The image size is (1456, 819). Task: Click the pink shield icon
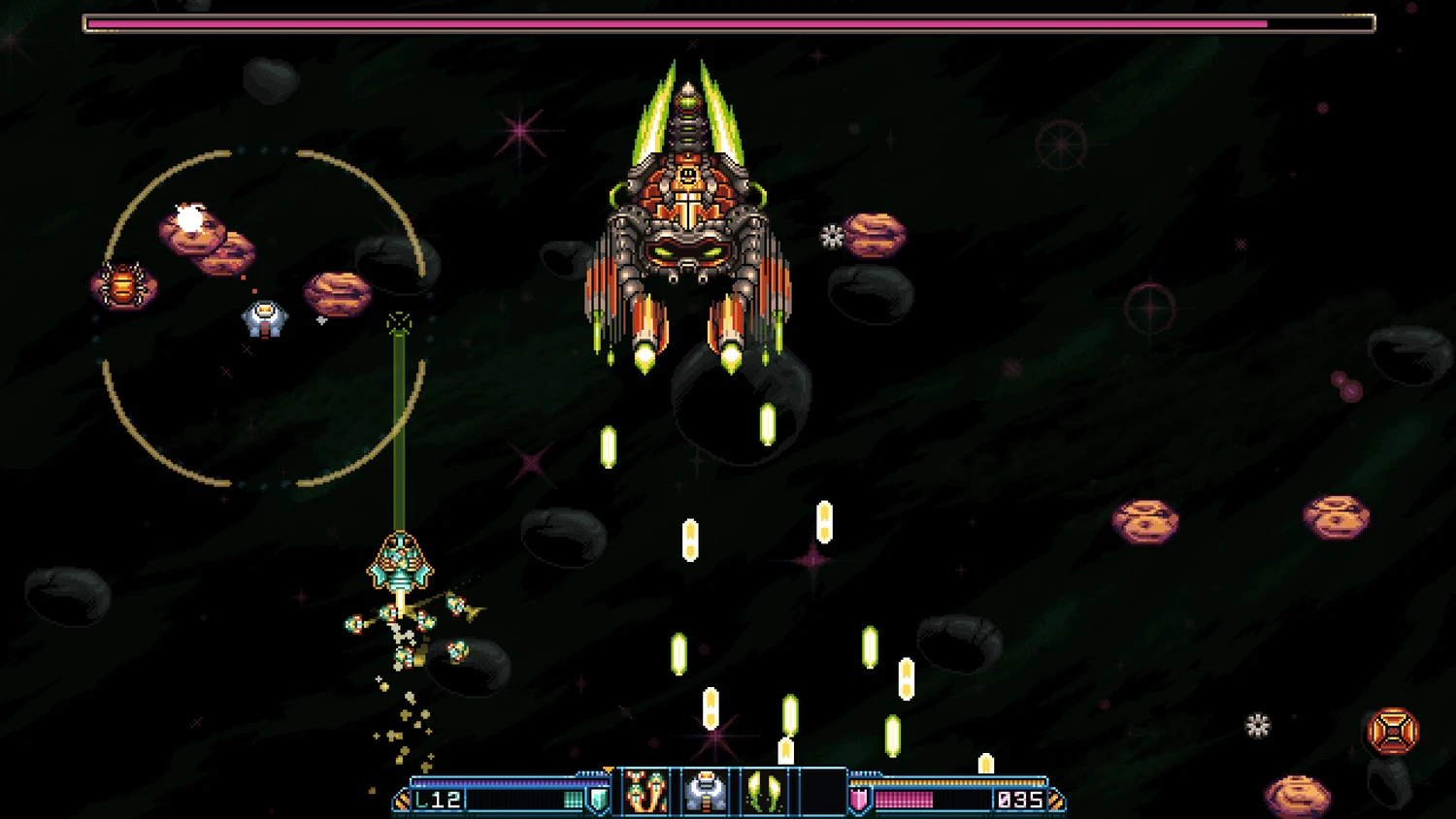tap(860, 800)
